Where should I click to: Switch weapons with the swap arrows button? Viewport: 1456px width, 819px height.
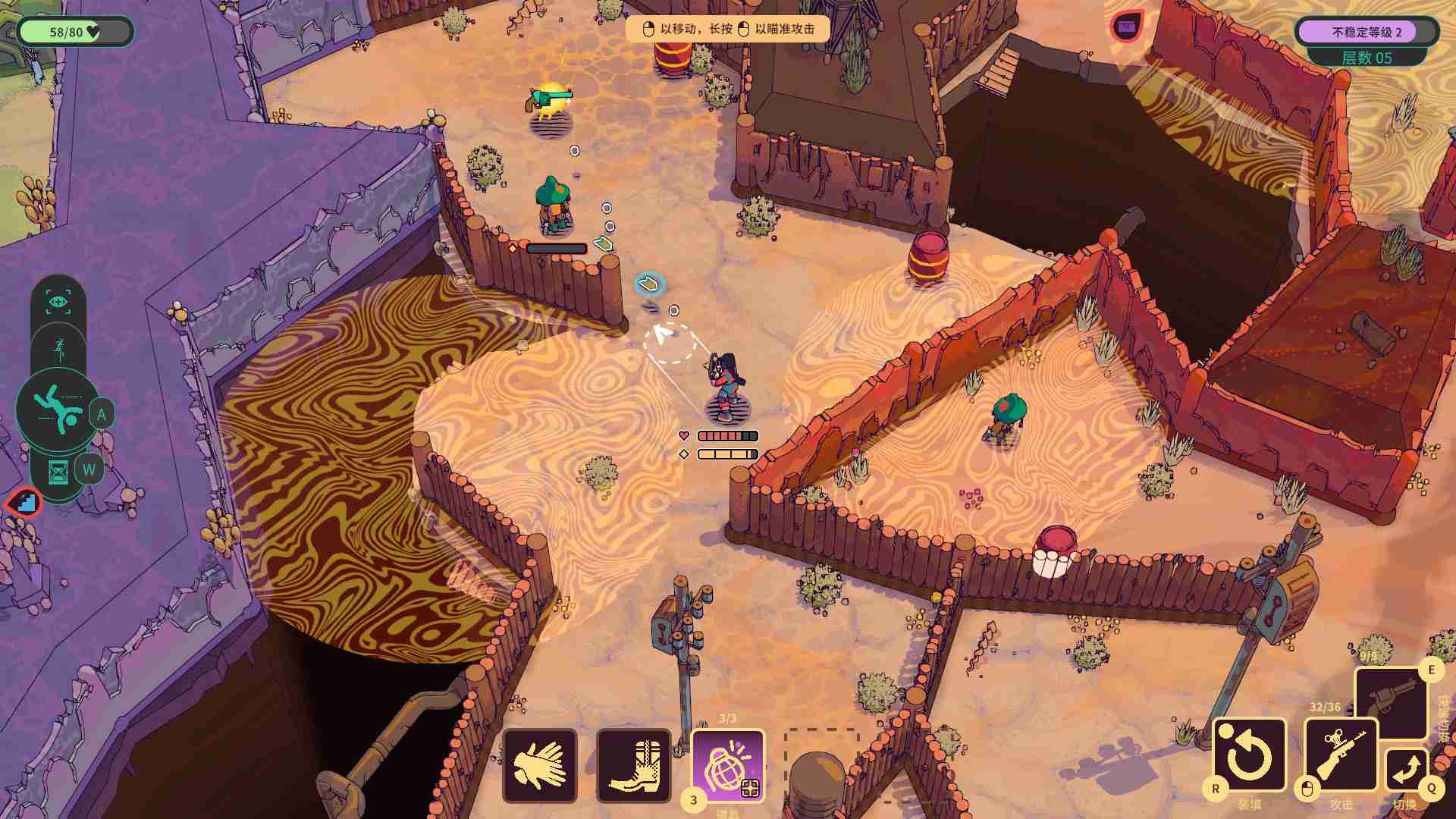(x=1406, y=771)
